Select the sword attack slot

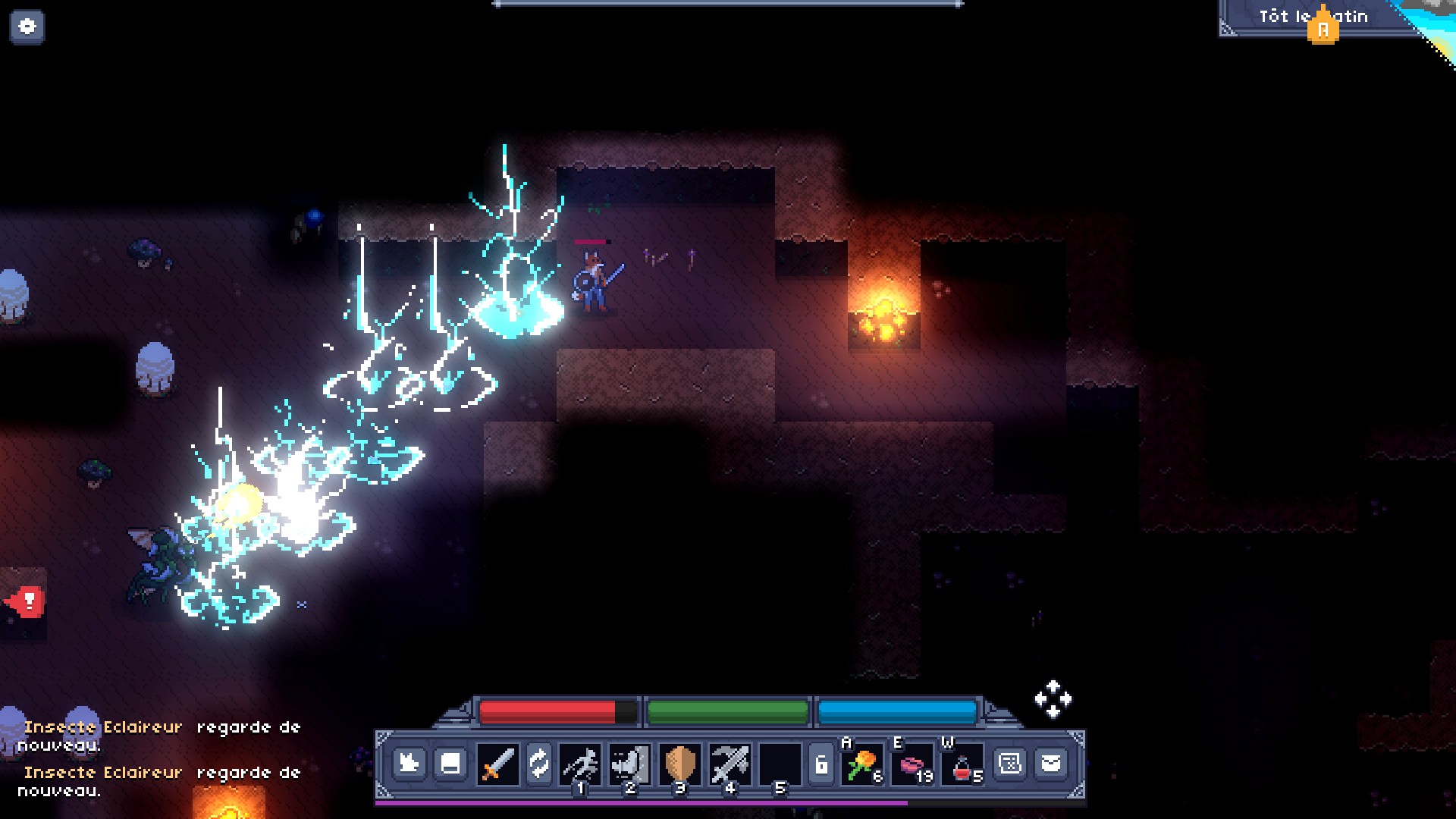pyautogui.click(x=497, y=764)
